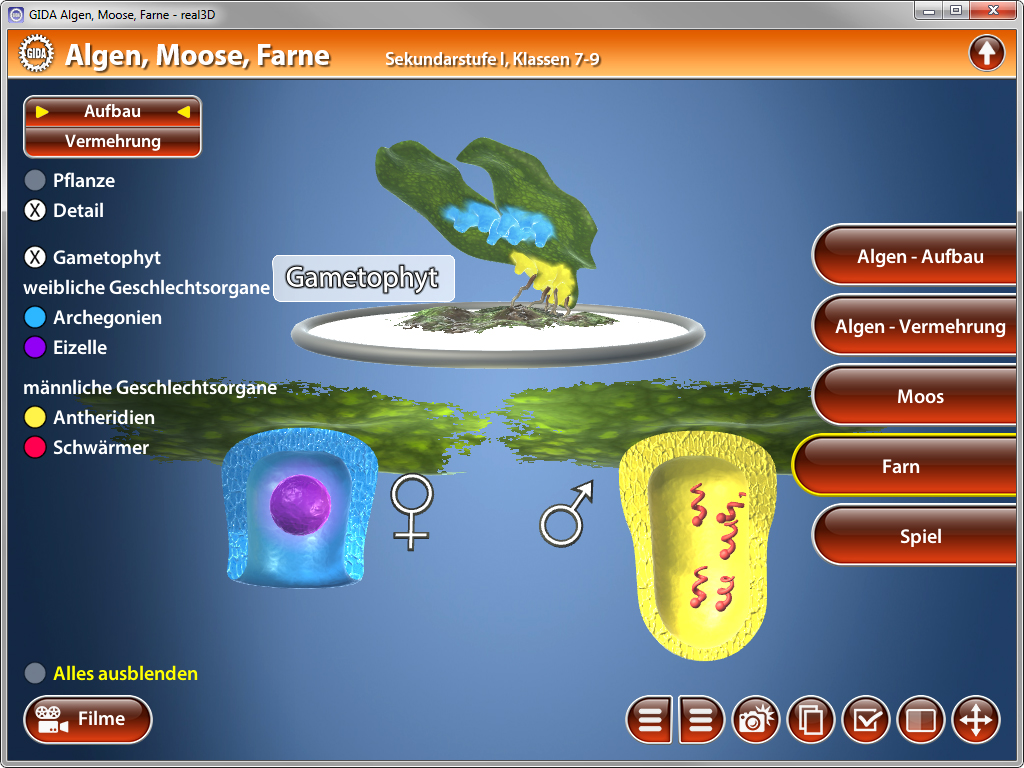Click the up arrow button in header
1024x768 pixels.
(986, 53)
